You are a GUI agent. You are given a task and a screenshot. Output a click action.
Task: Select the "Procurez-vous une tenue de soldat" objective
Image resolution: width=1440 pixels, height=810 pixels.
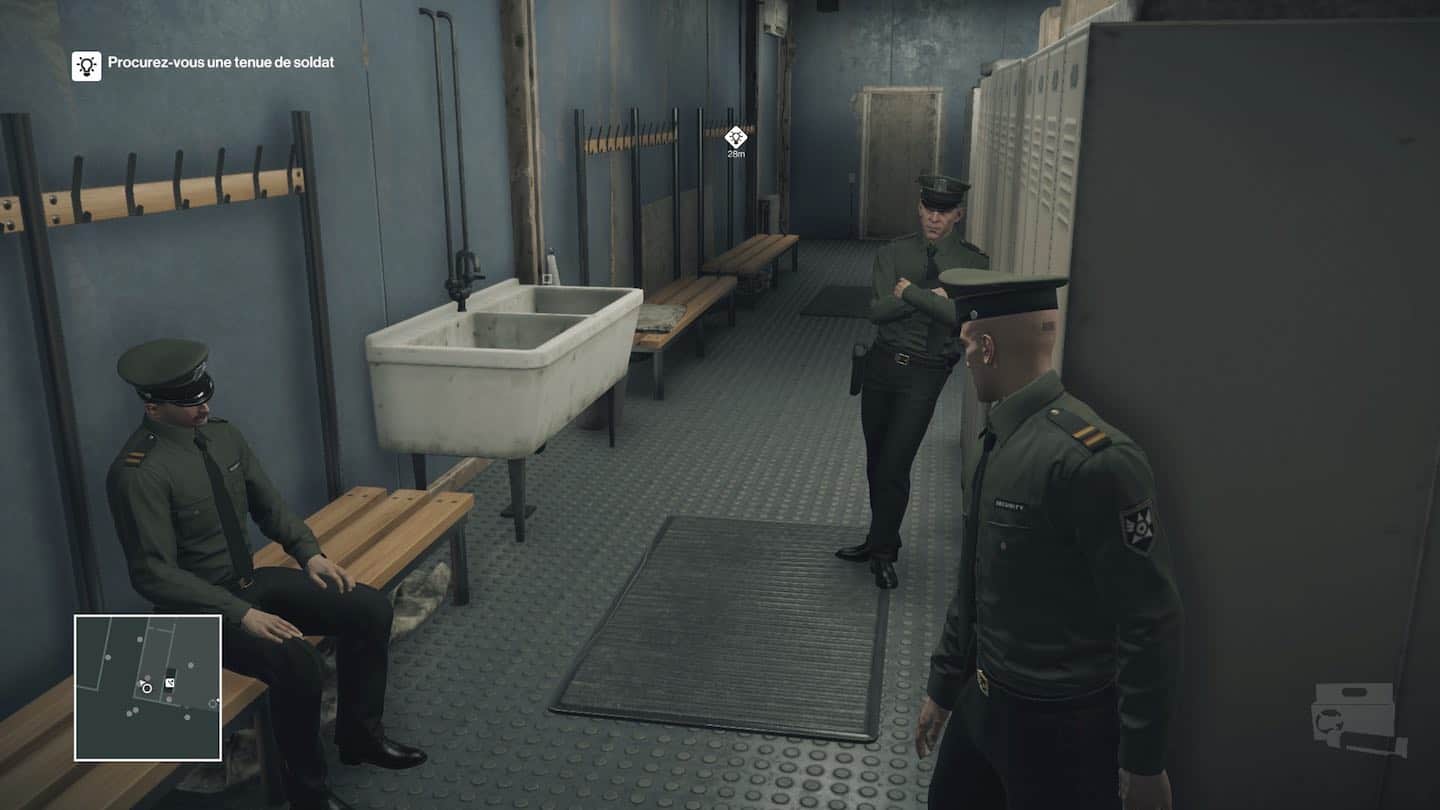click(221, 62)
